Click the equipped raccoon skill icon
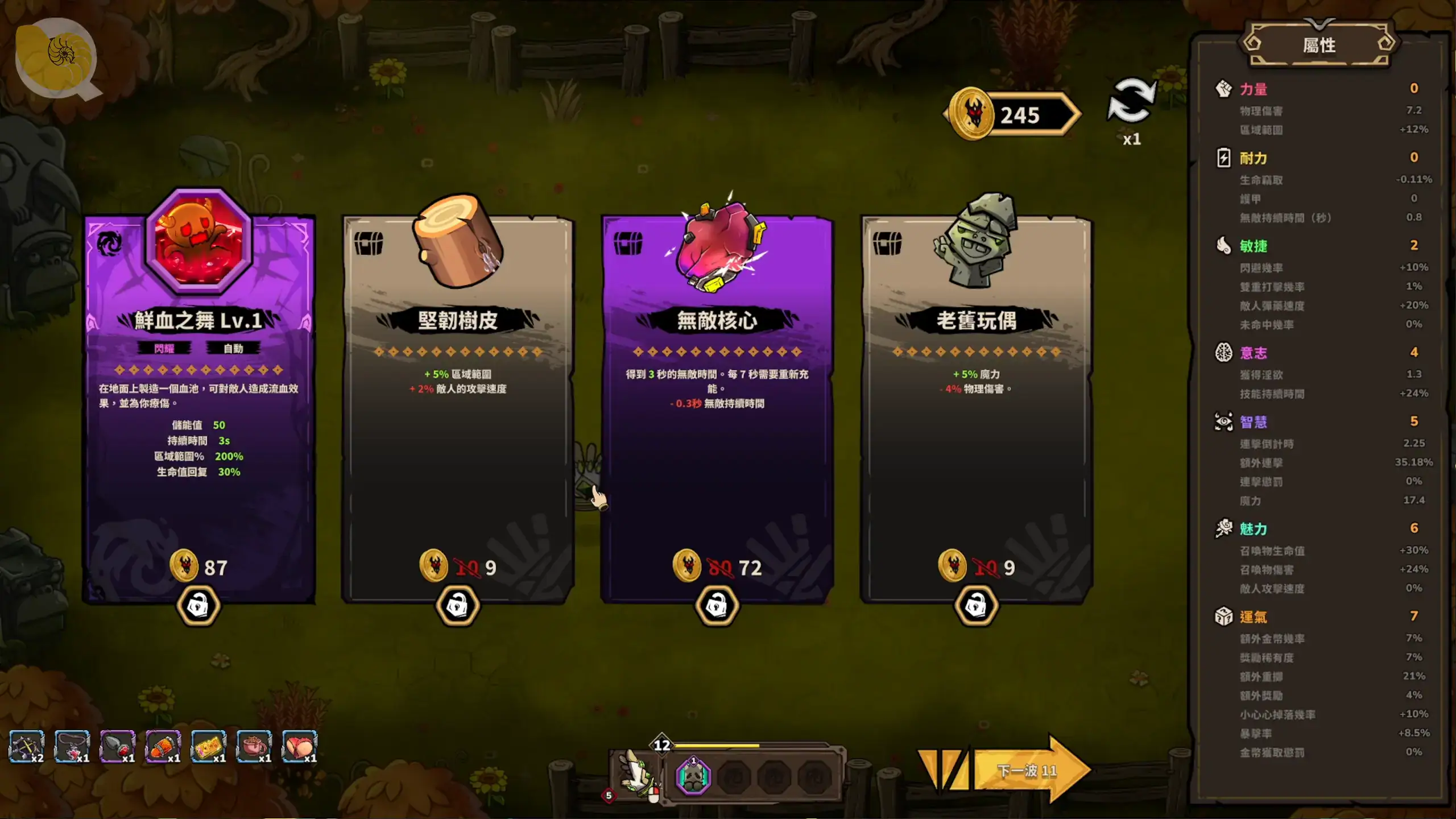Viewport: 1456px width, 819px height. 693,776
